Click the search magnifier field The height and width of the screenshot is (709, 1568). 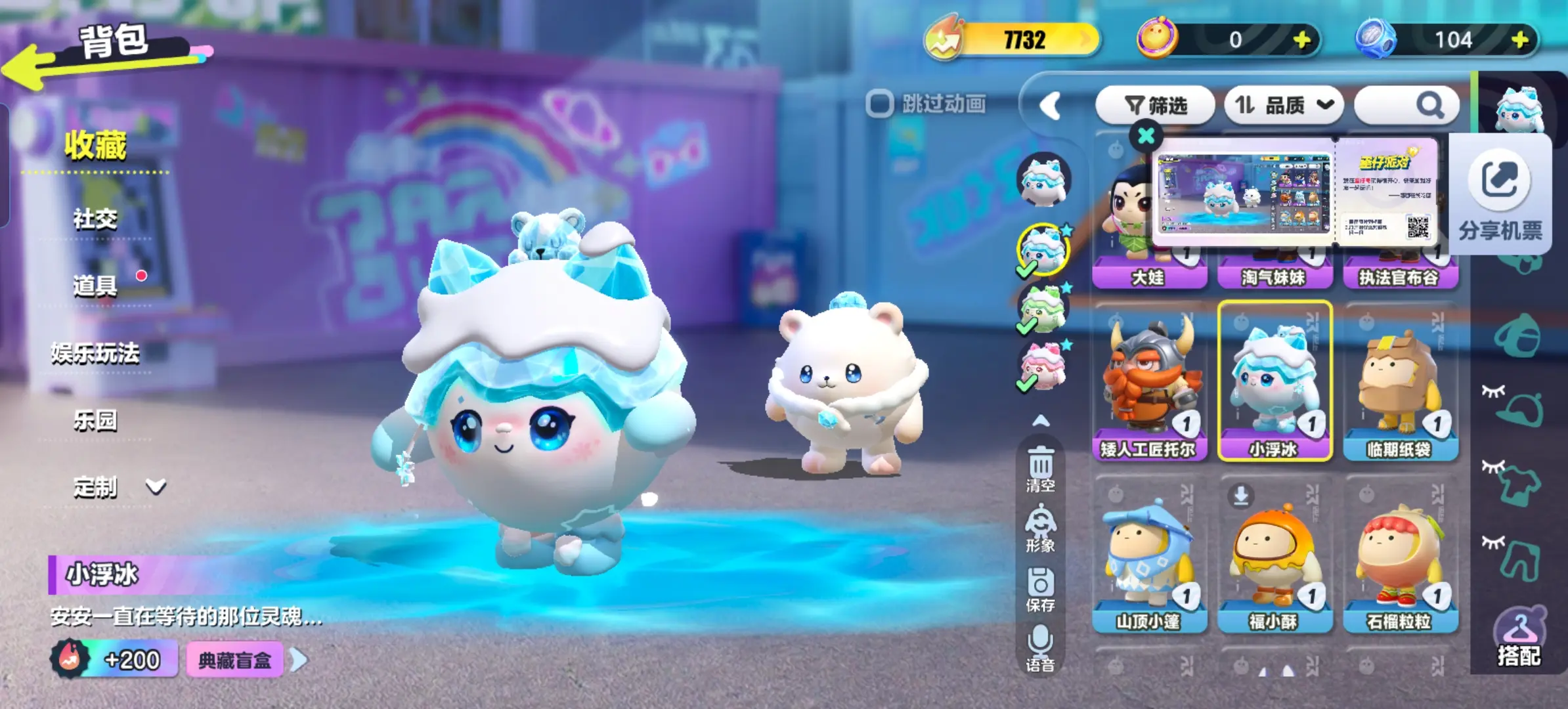point(1407,105)
